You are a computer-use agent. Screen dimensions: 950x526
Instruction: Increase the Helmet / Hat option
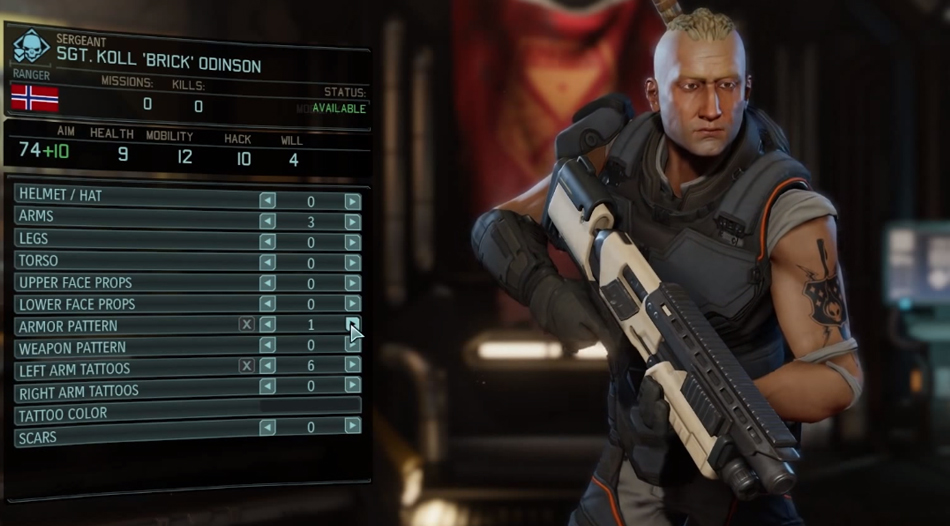pos(353,201)
